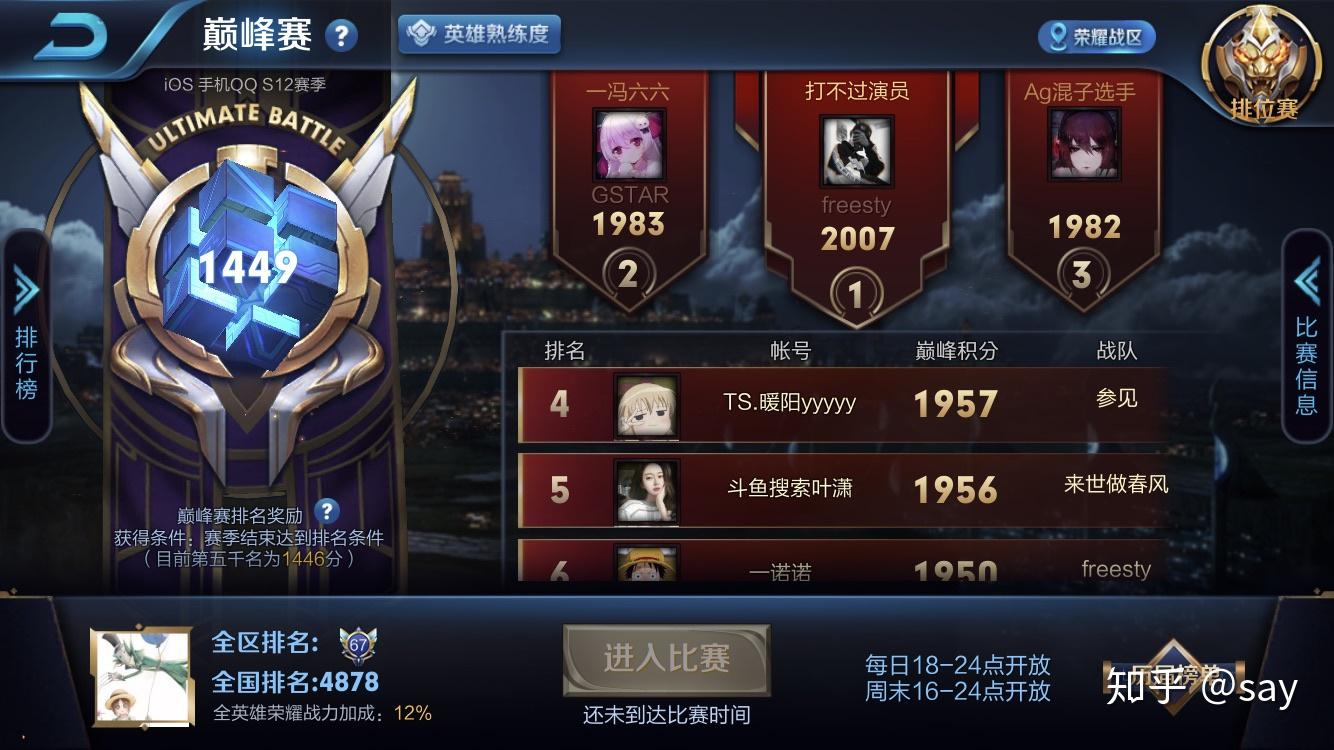This screenshot has height=750, width=1334.
Task: Open the 排位赛 ranked emblem at top right
Action: [1262, 55]
